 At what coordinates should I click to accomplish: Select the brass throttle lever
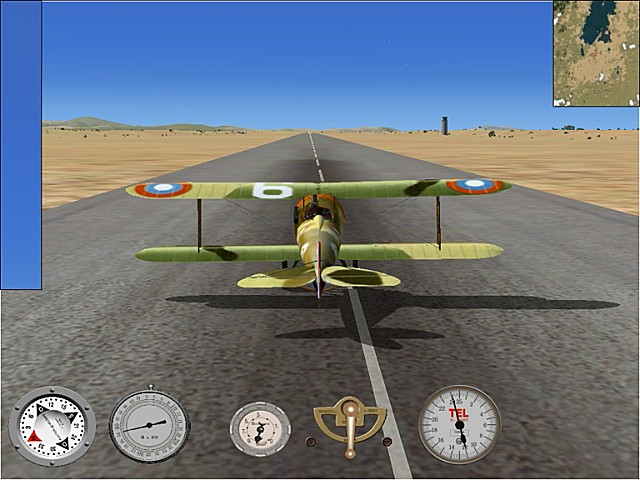tap(350, 424)
